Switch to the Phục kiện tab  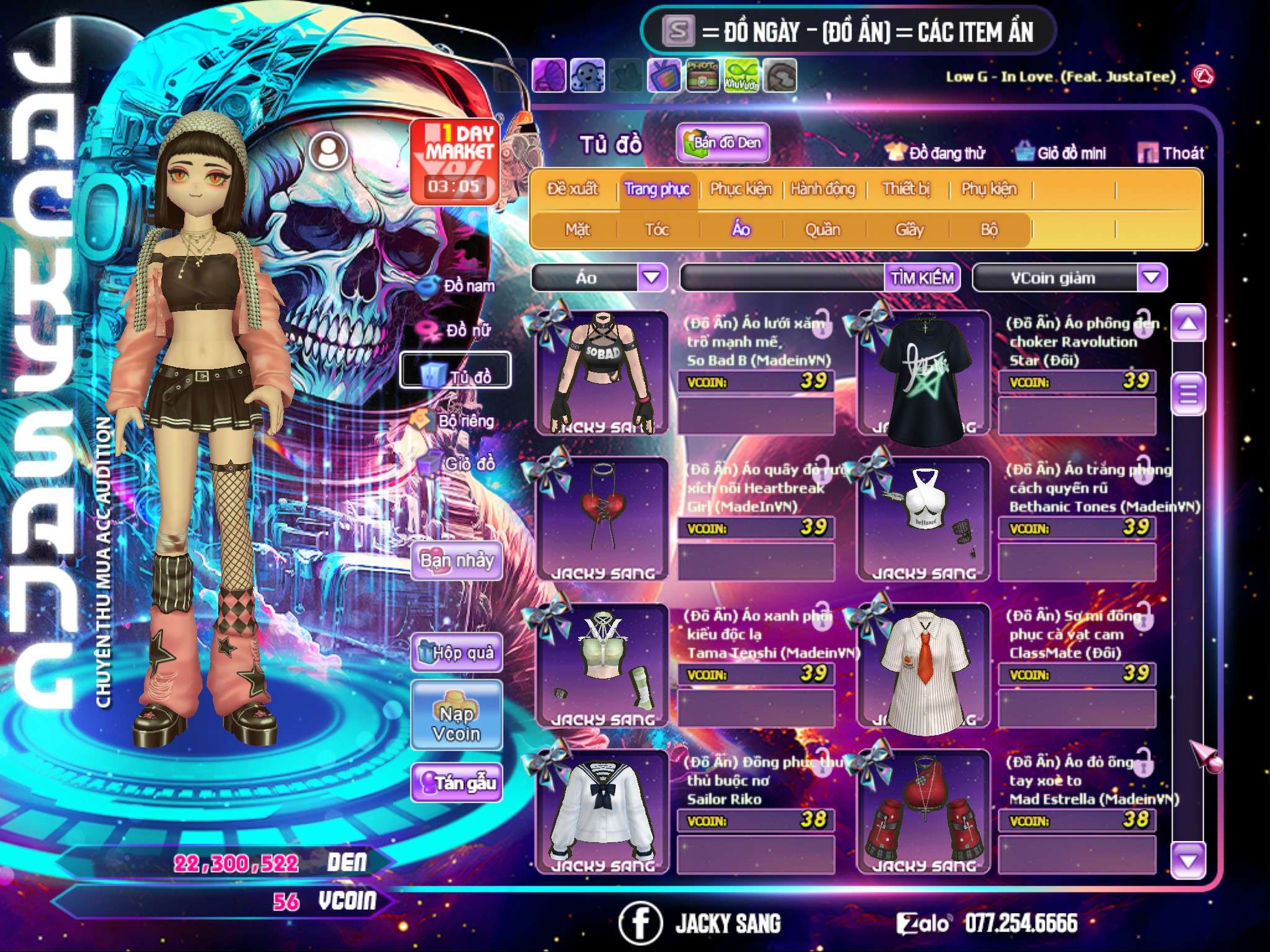(x=740, y=189)
